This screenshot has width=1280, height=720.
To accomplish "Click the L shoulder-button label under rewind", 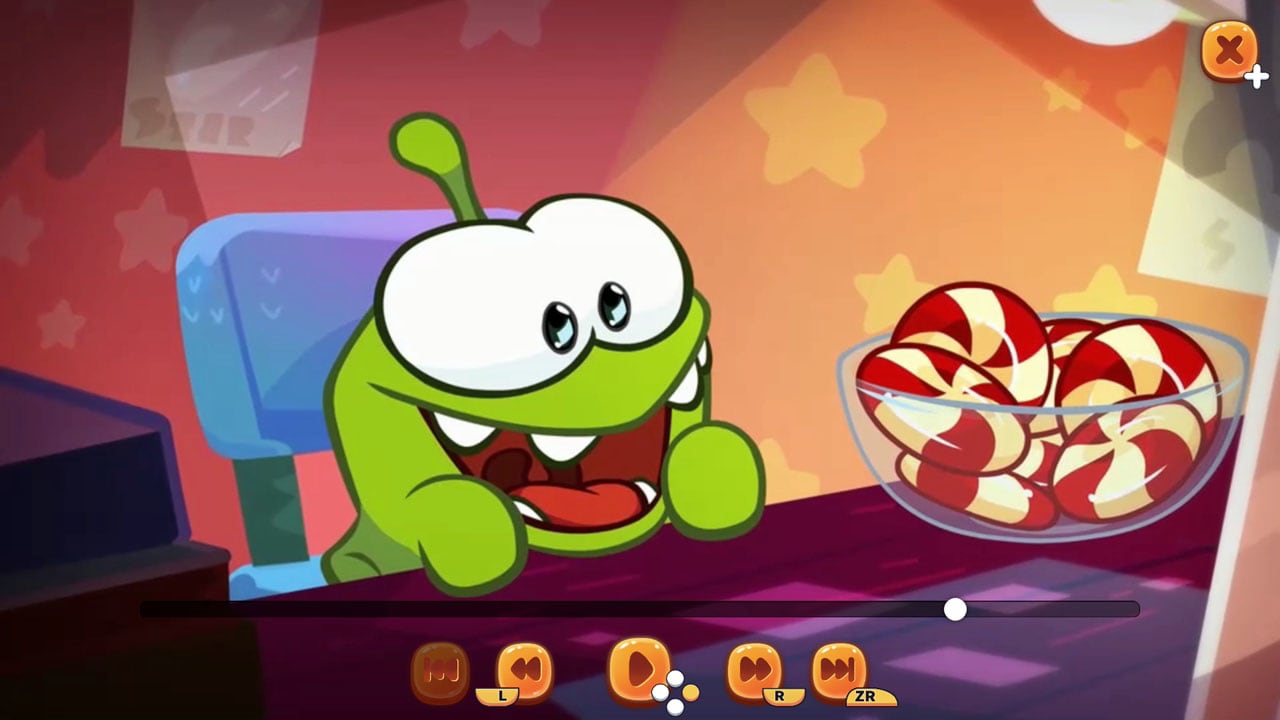I will (x=503, y=692).
